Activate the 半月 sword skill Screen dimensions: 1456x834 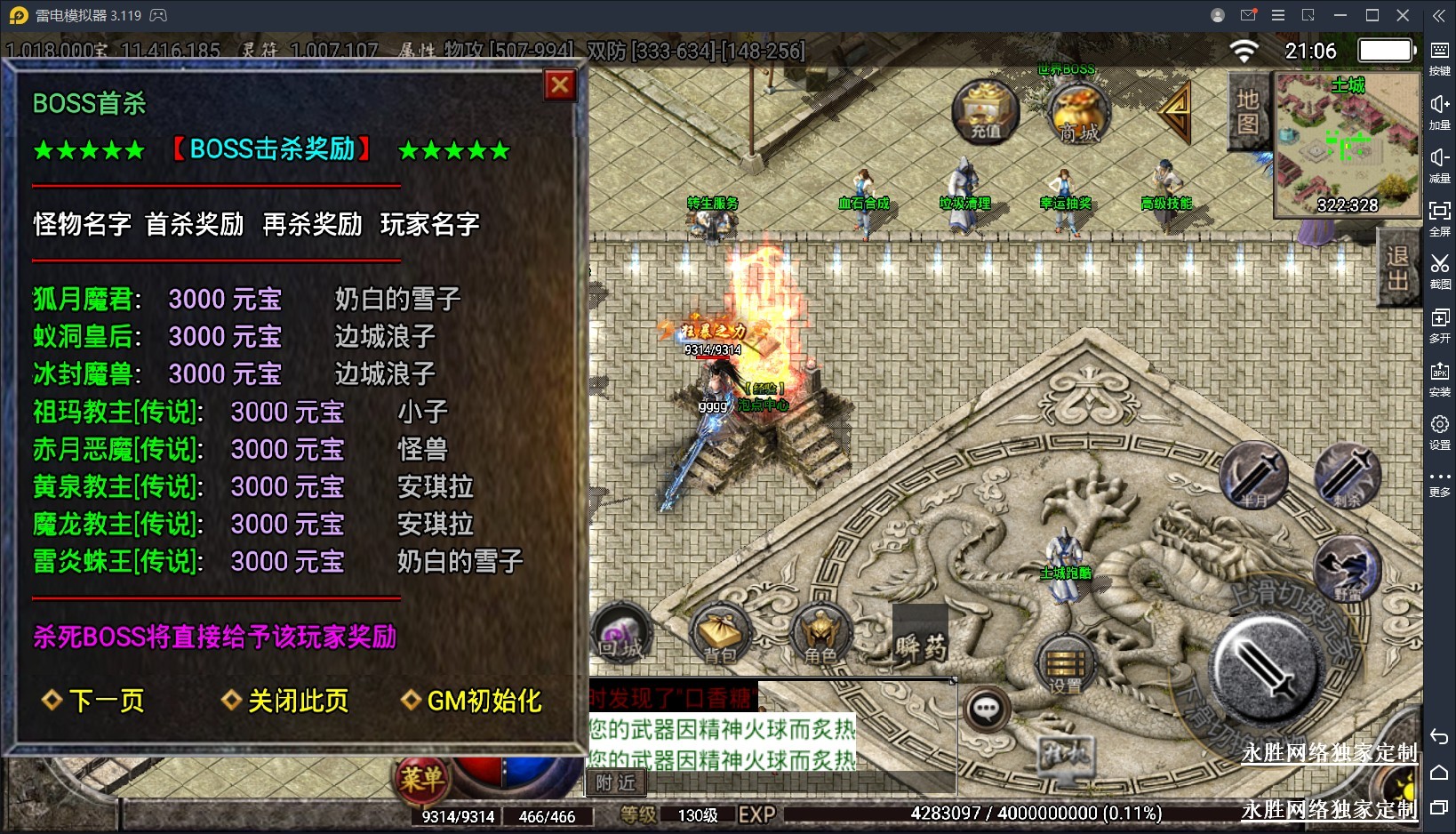(1253, 477)
